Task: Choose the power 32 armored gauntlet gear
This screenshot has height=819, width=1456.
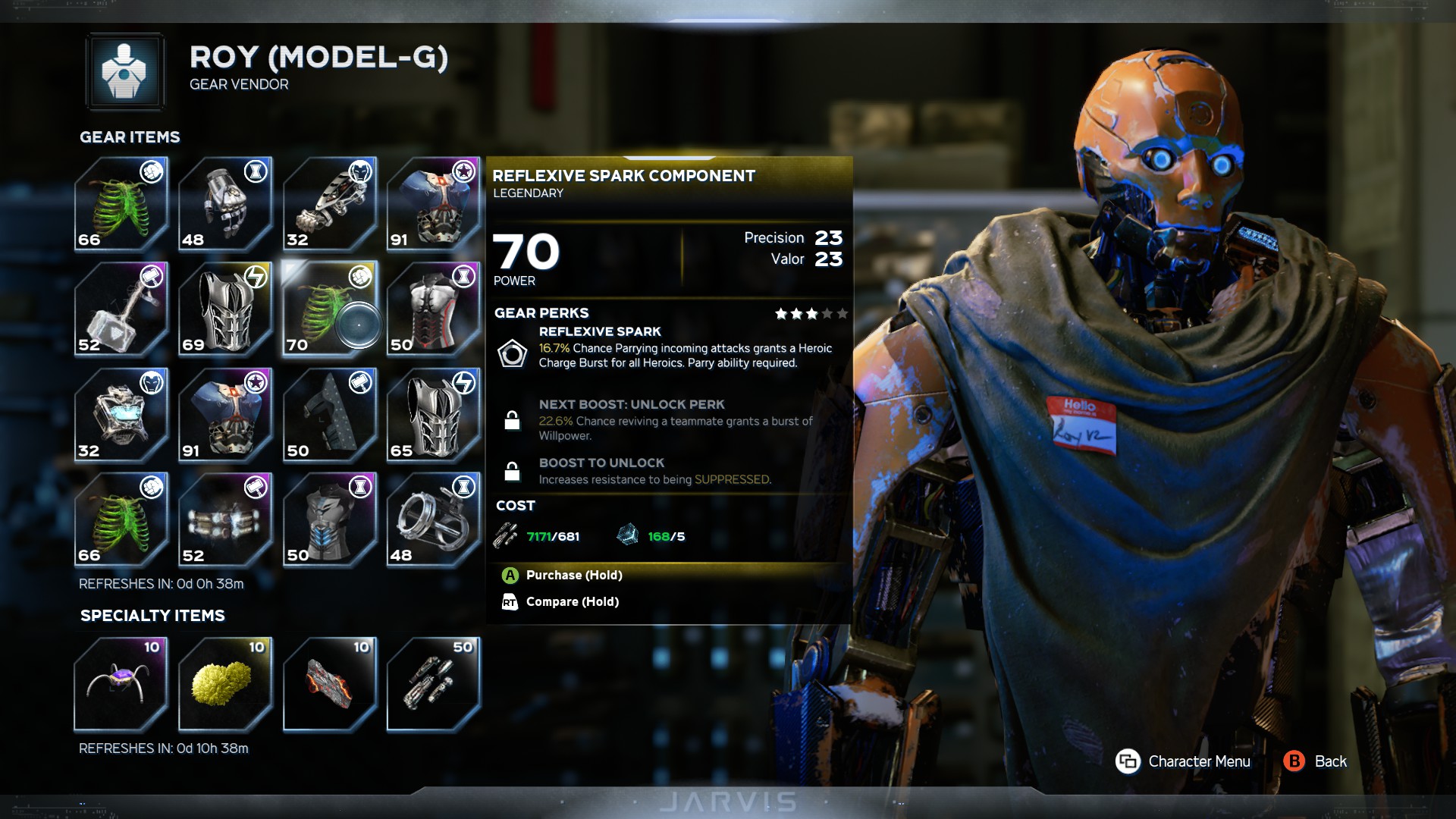Action: click(329, 204)
